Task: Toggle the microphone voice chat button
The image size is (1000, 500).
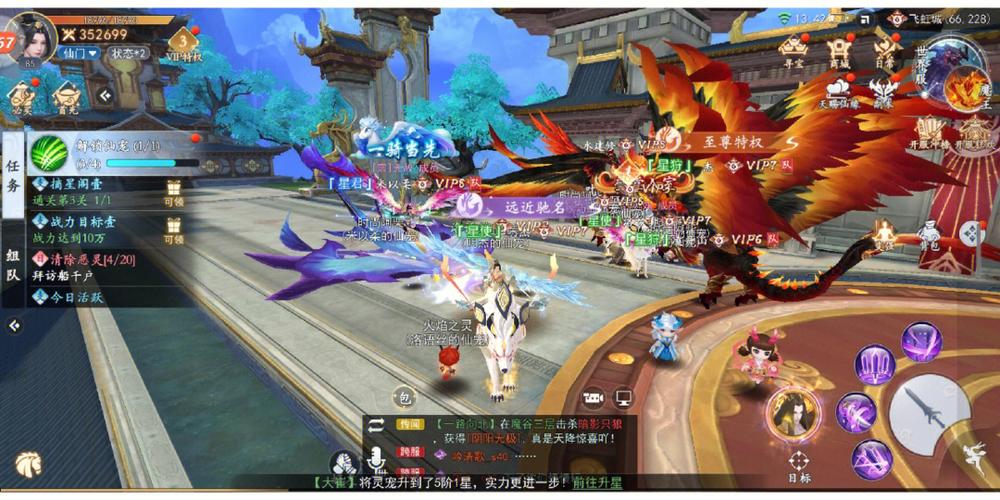Action: coord(376,458)
